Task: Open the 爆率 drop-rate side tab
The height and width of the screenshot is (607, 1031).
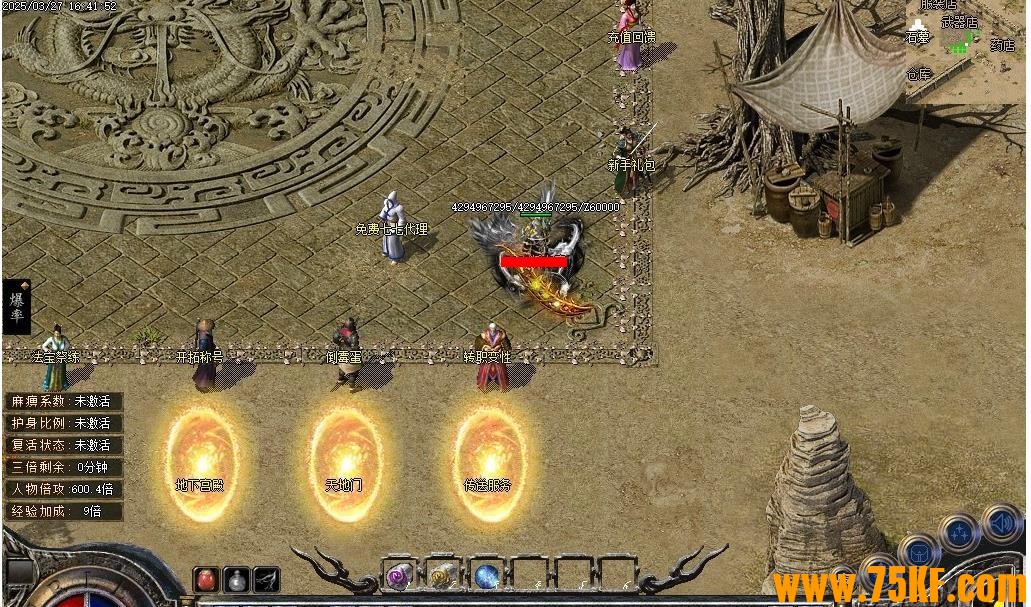Action: [x=16, y=306]
